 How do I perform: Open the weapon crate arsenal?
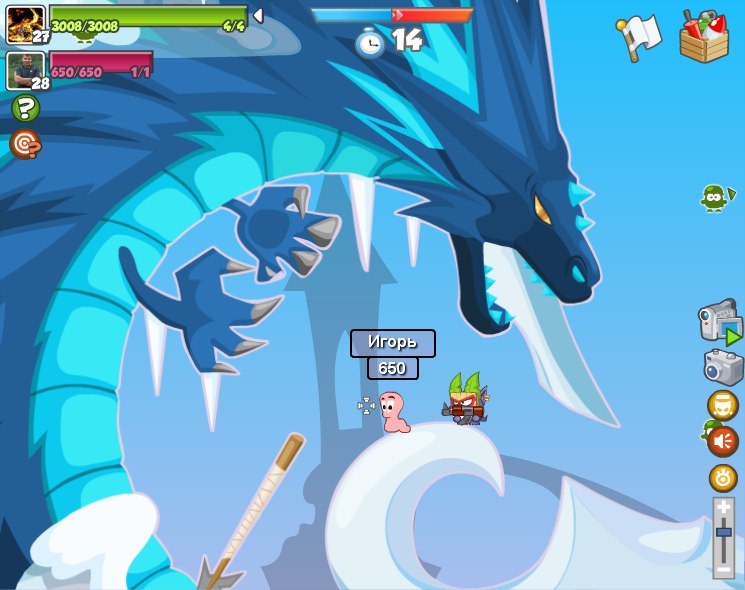tap(704, 37)
